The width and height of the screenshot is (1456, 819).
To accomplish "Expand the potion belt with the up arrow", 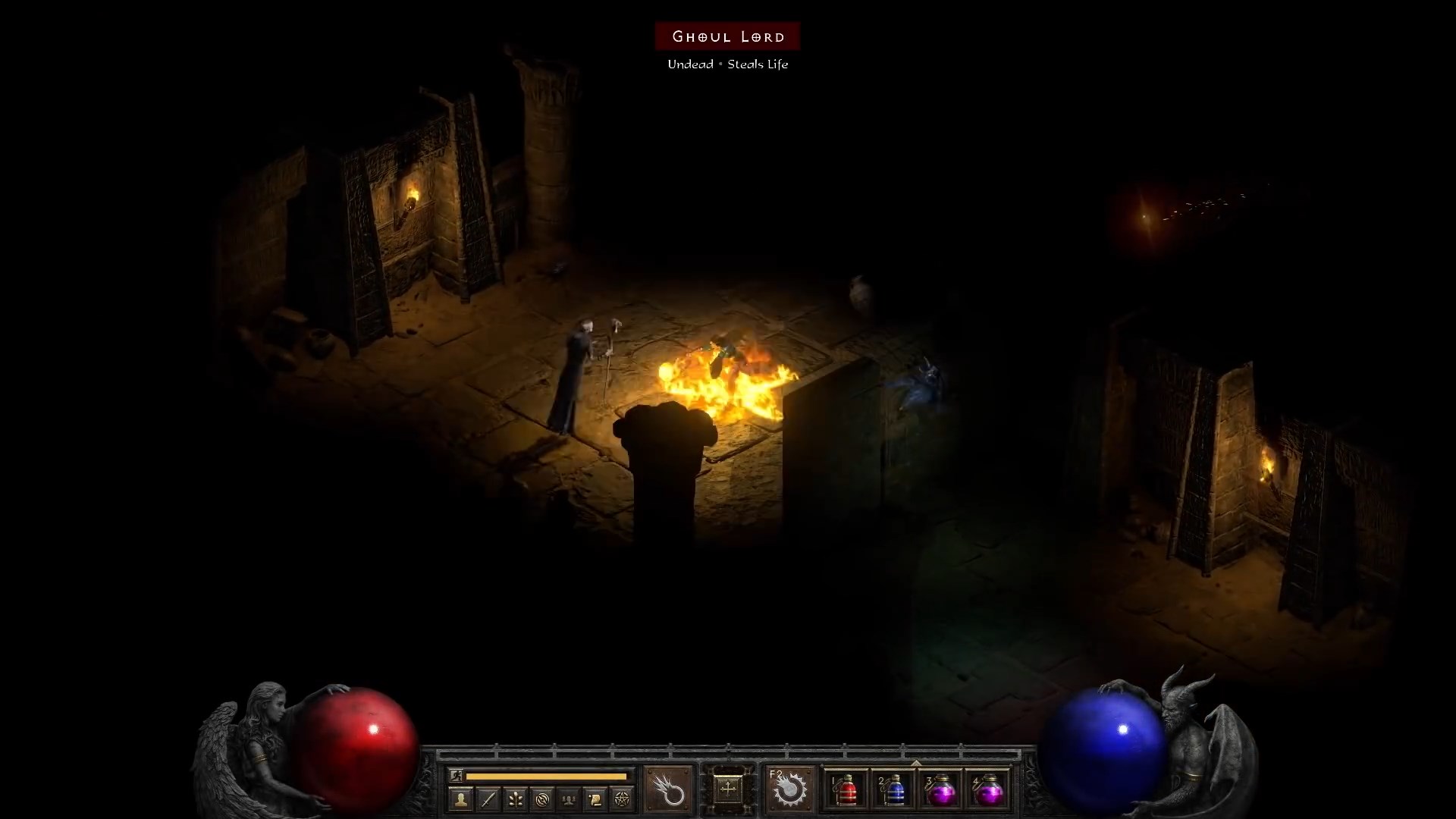I will [x=917, y=764].
